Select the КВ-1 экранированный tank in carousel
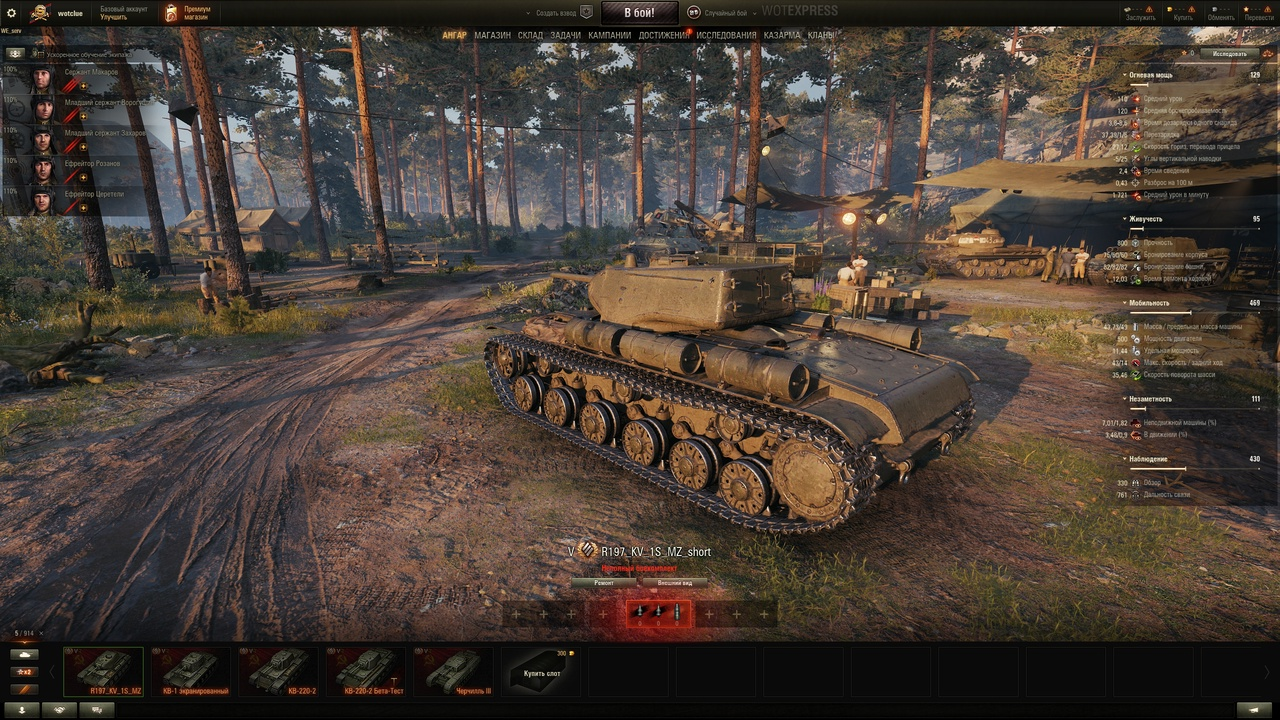1280x720 pixels. [191, 671]
